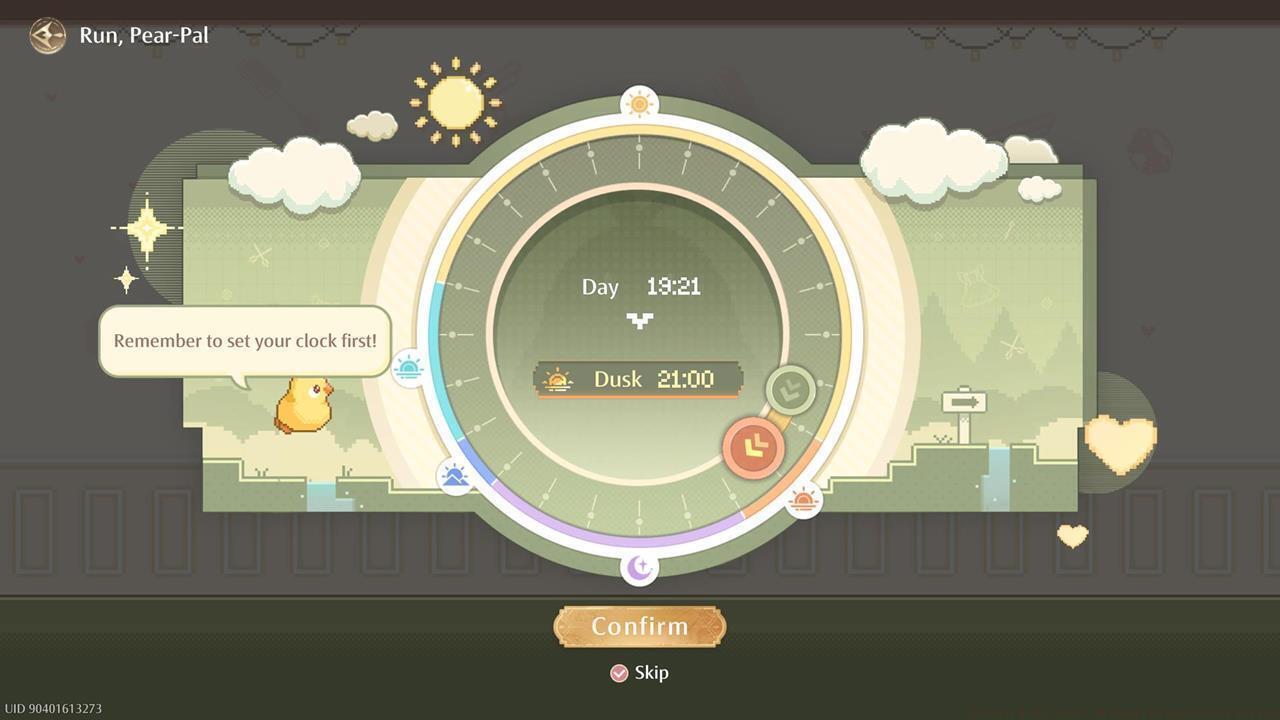Screen dimensions: 1280x720
Task: Select the sun noon marker atop the clock dial
Action: point(639,102)
